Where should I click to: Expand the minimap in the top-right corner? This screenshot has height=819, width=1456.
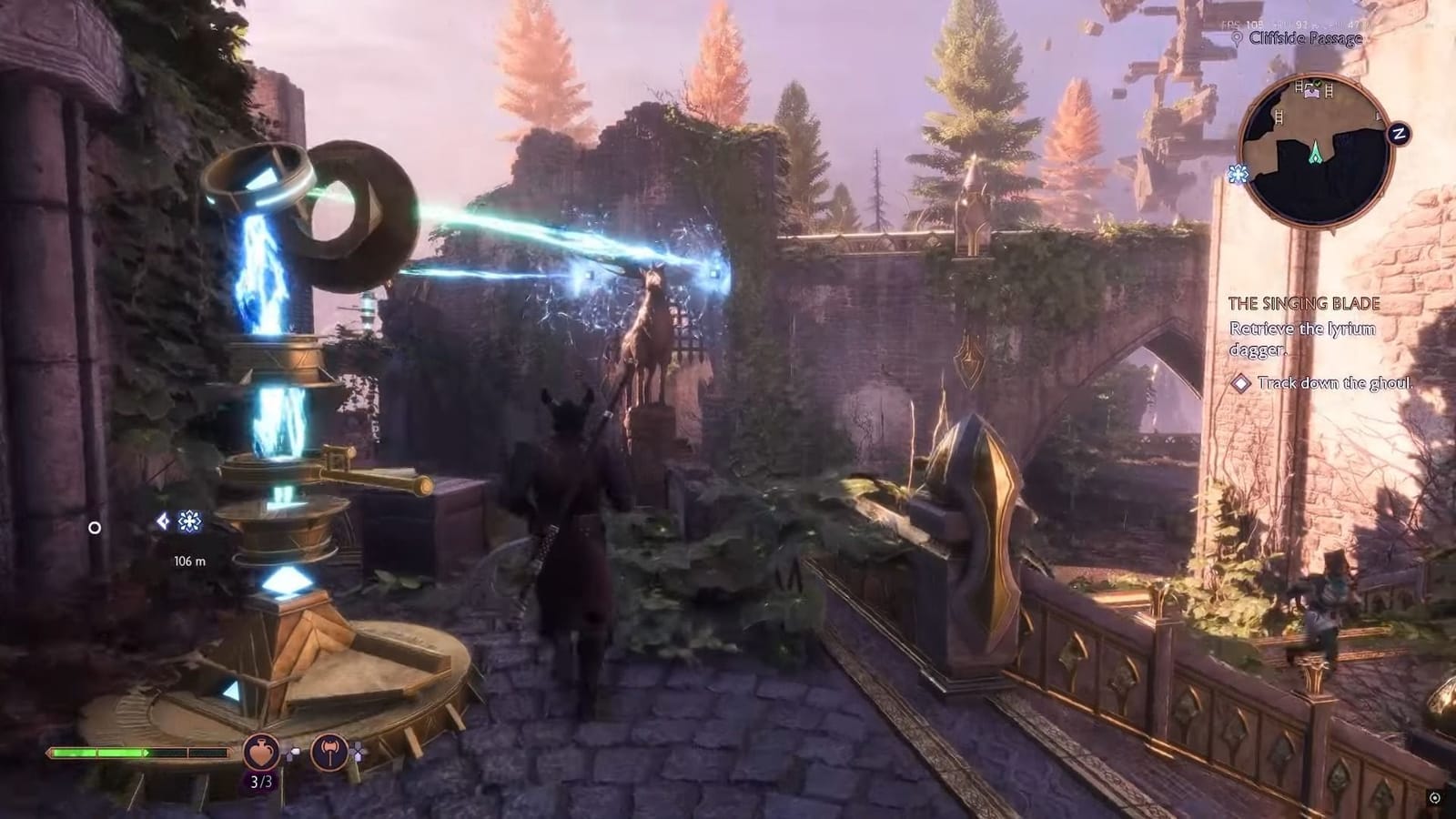coord(1317,155)
